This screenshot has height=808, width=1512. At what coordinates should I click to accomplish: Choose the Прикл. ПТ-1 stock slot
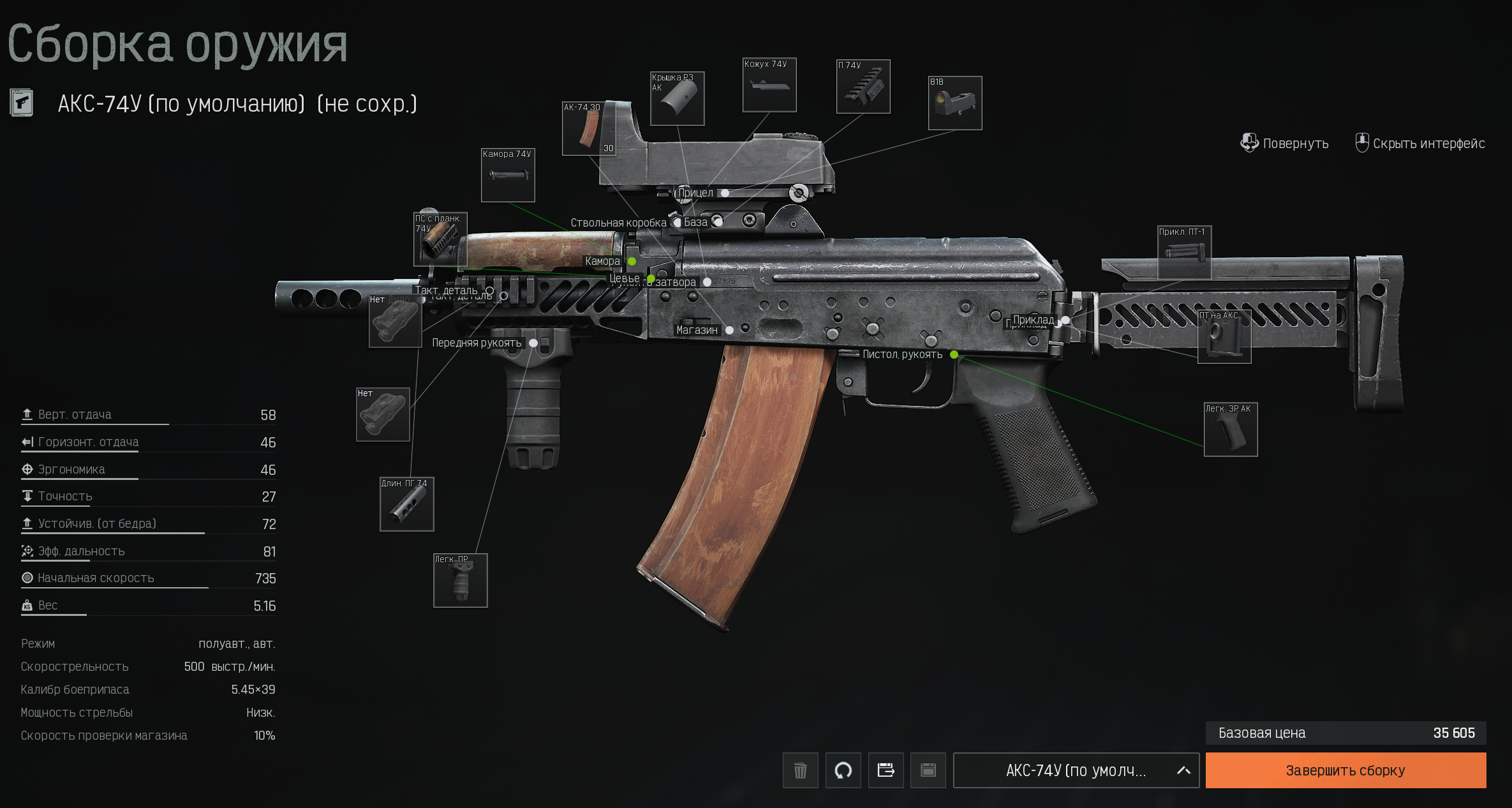1184,253
